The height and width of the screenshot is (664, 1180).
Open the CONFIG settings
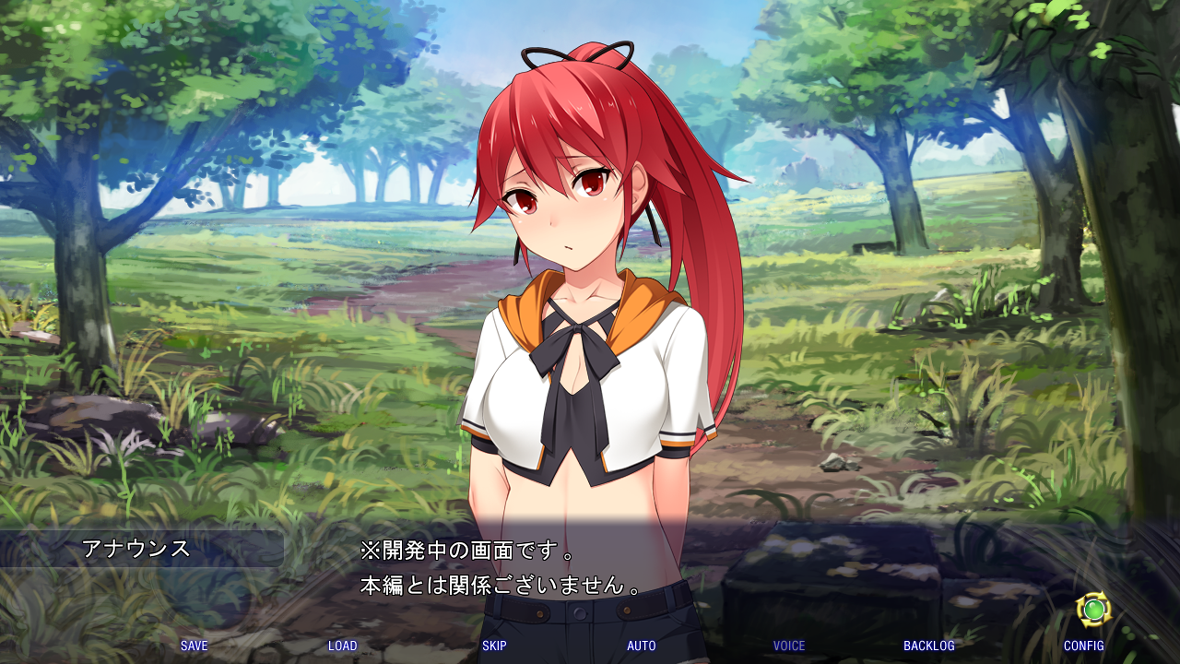coord(1083,646)
